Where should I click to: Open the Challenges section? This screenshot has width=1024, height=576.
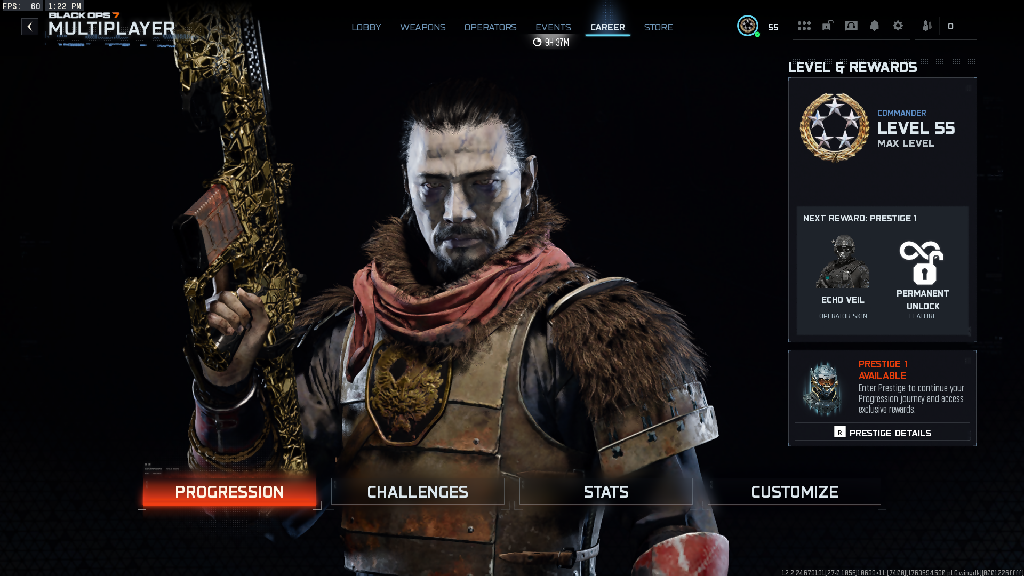point(418,492)
